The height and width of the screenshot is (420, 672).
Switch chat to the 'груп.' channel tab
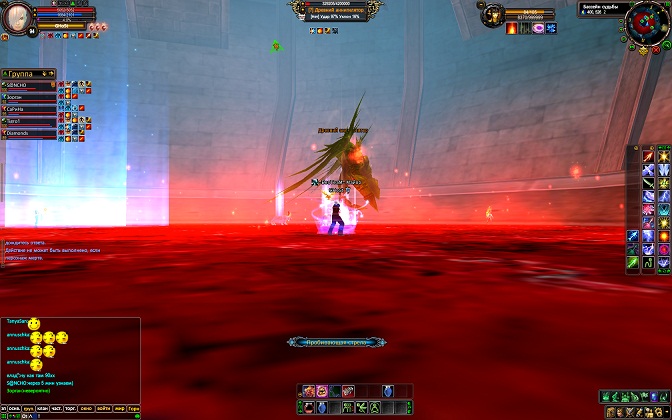click(x=29, y=409)
